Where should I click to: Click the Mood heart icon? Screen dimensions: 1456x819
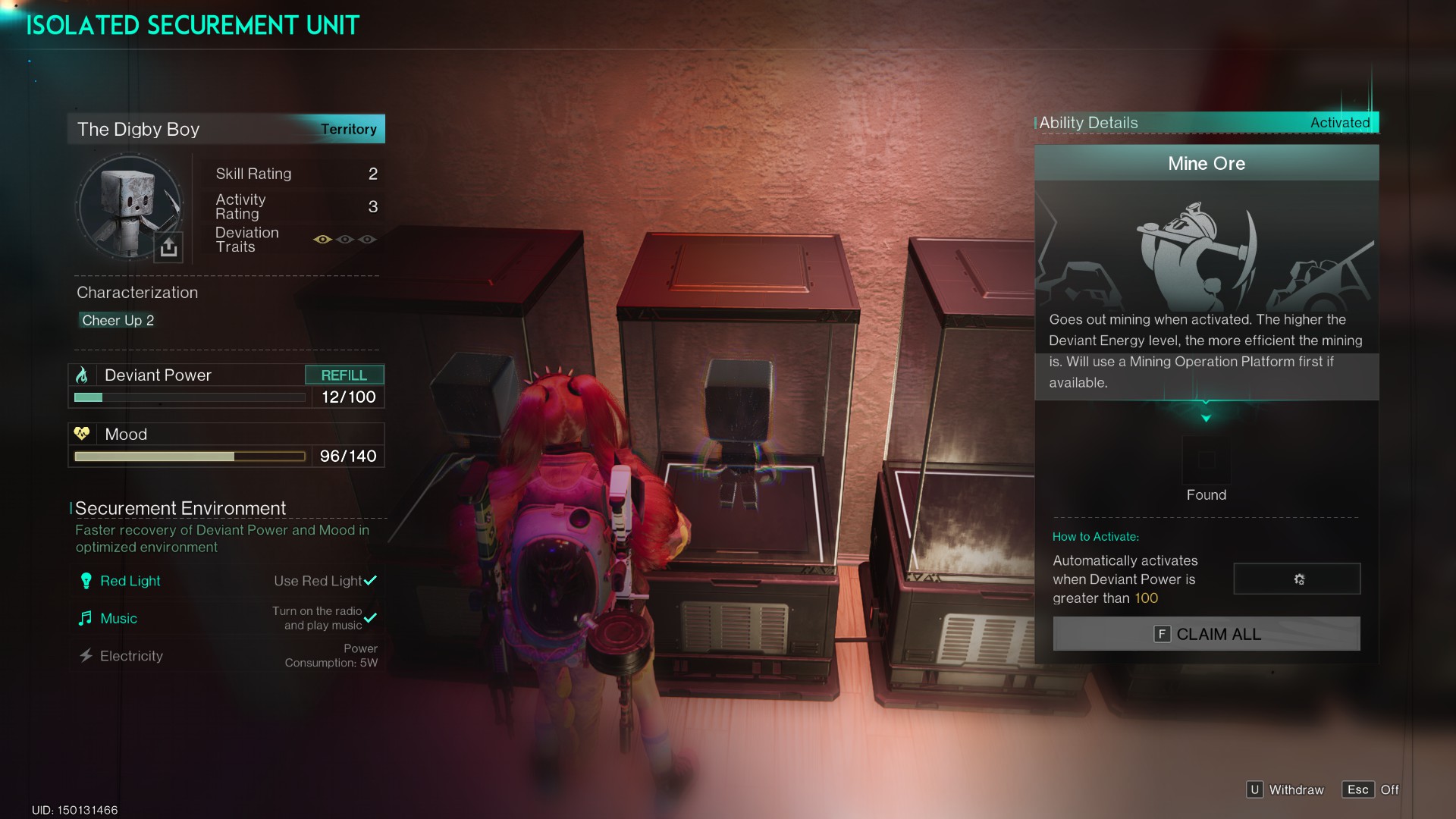[x=82, y=433]
